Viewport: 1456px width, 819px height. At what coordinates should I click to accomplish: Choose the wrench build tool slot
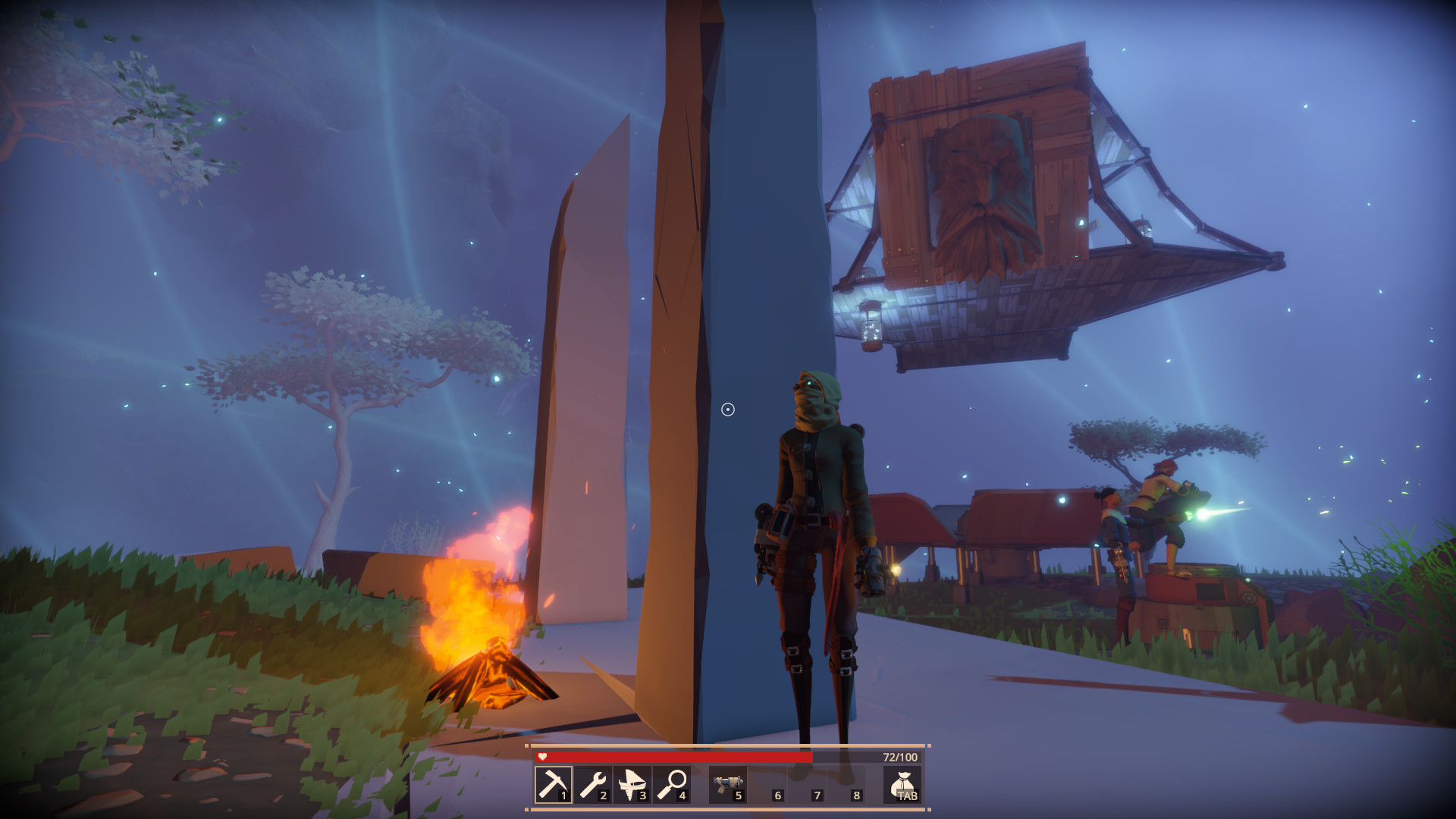point(593,784)
